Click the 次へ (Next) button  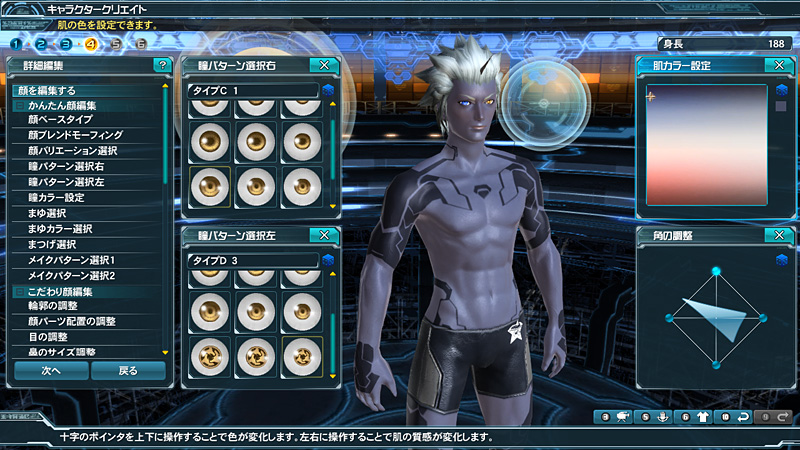tap(51, 370)
